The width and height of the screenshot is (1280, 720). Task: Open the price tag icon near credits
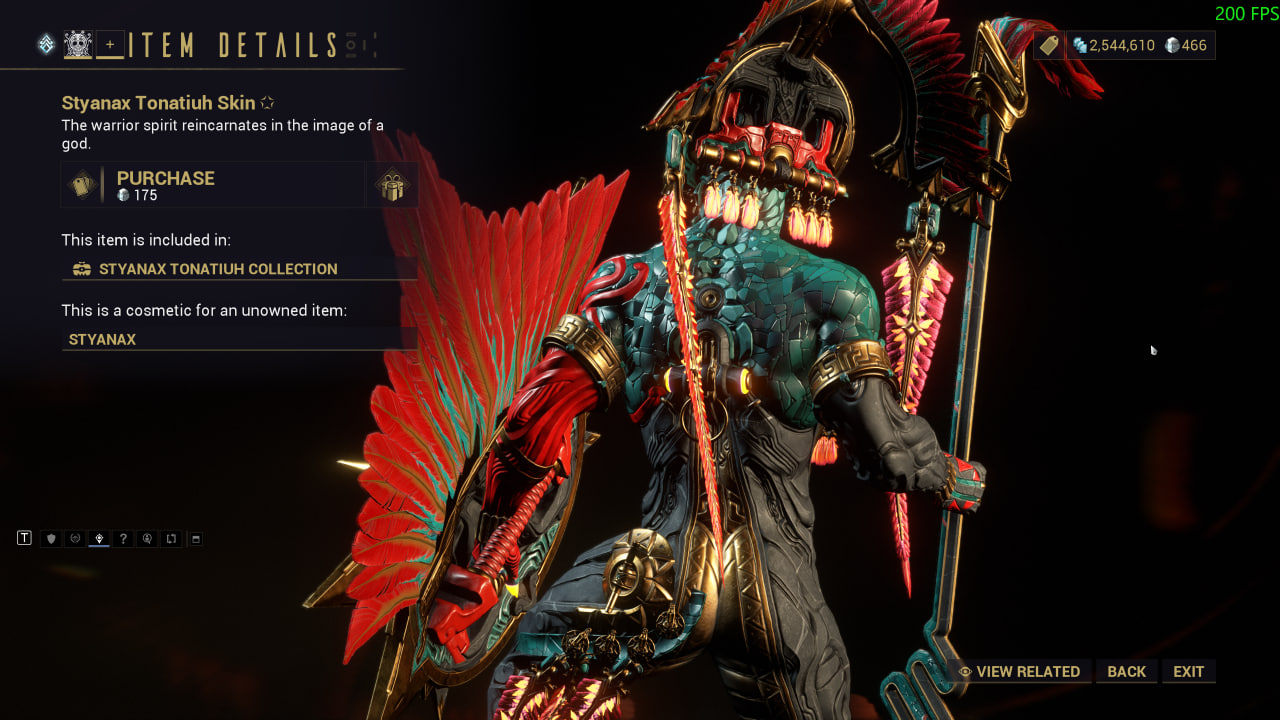coord(1048,45)
